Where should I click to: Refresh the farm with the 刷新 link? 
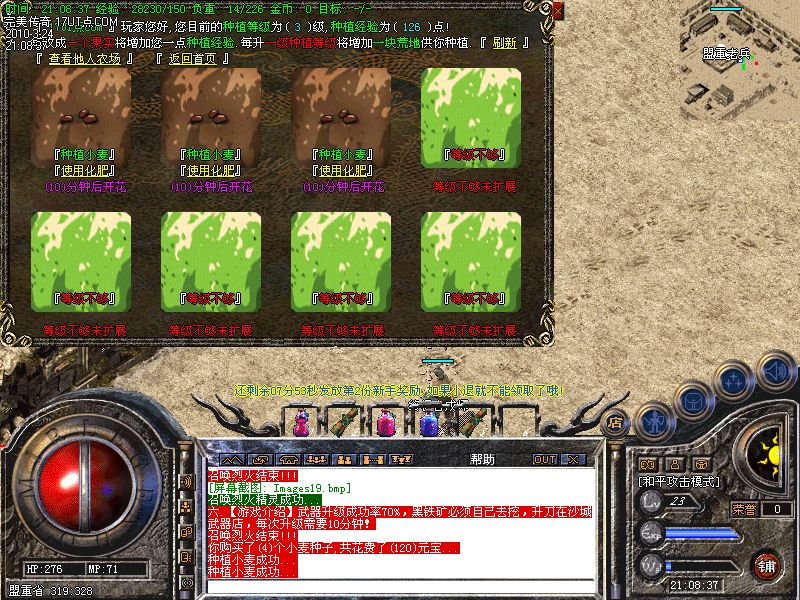click(x=504, y=43)
